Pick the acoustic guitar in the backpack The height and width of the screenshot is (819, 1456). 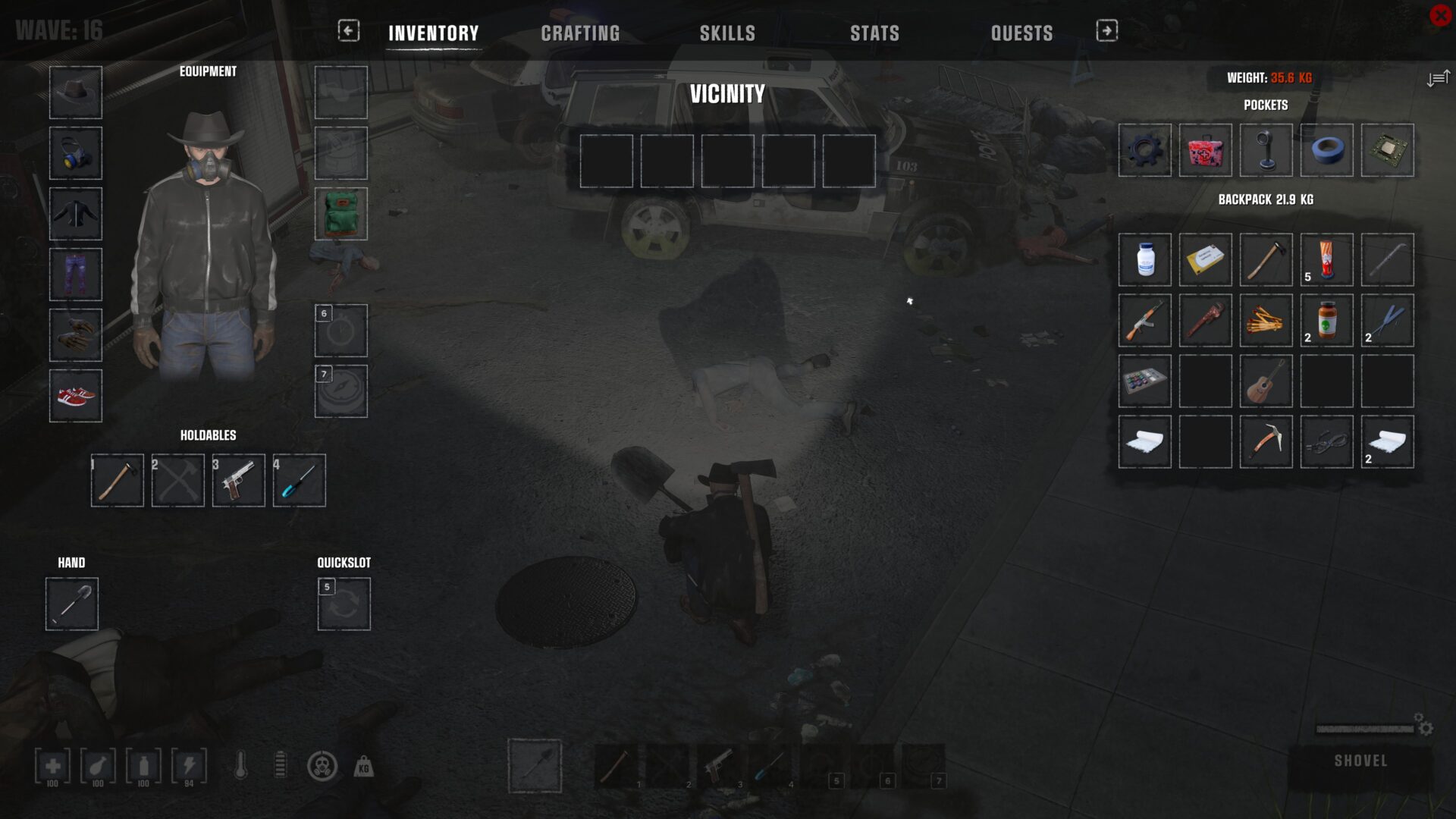pyautogui.click(x=1266, y=381)
